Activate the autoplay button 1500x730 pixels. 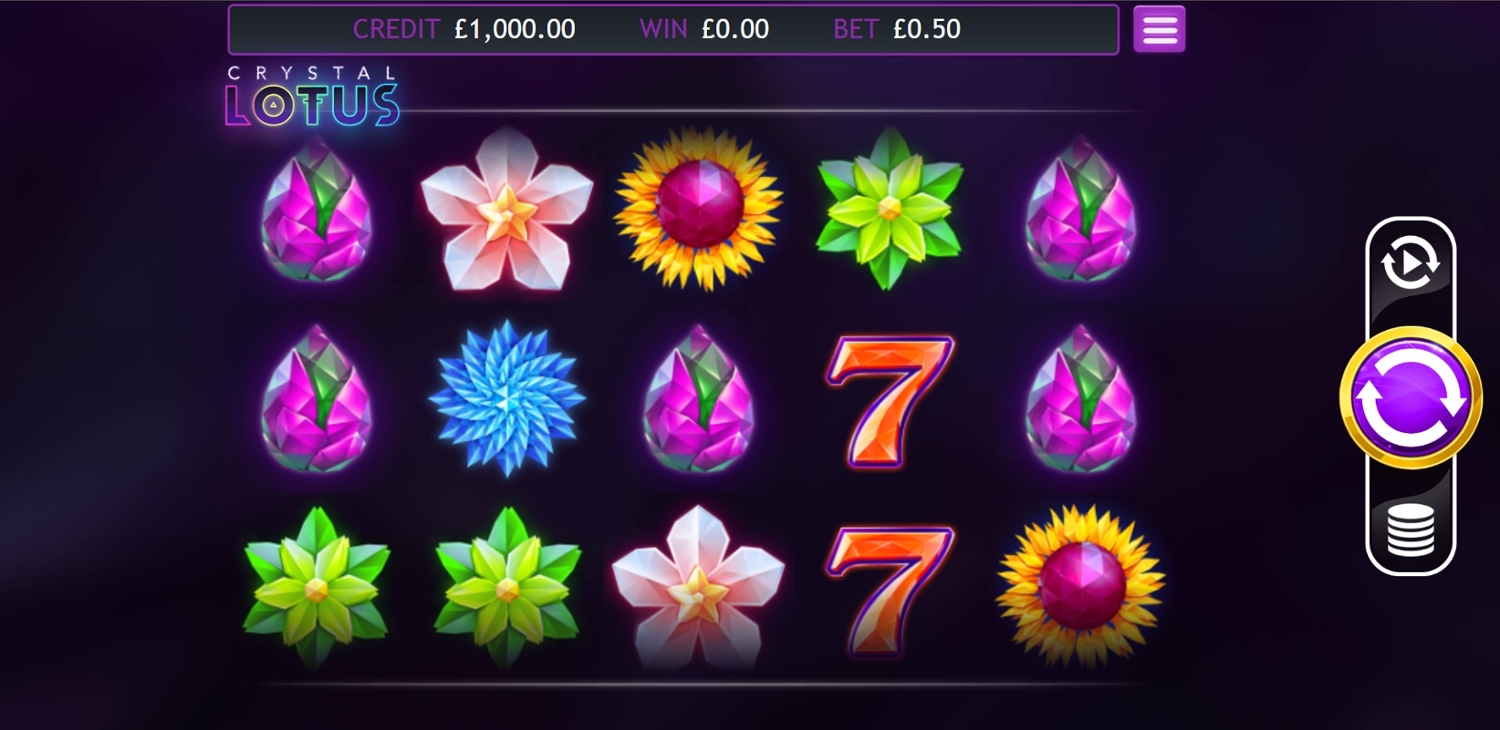[x=1410, y=263]
